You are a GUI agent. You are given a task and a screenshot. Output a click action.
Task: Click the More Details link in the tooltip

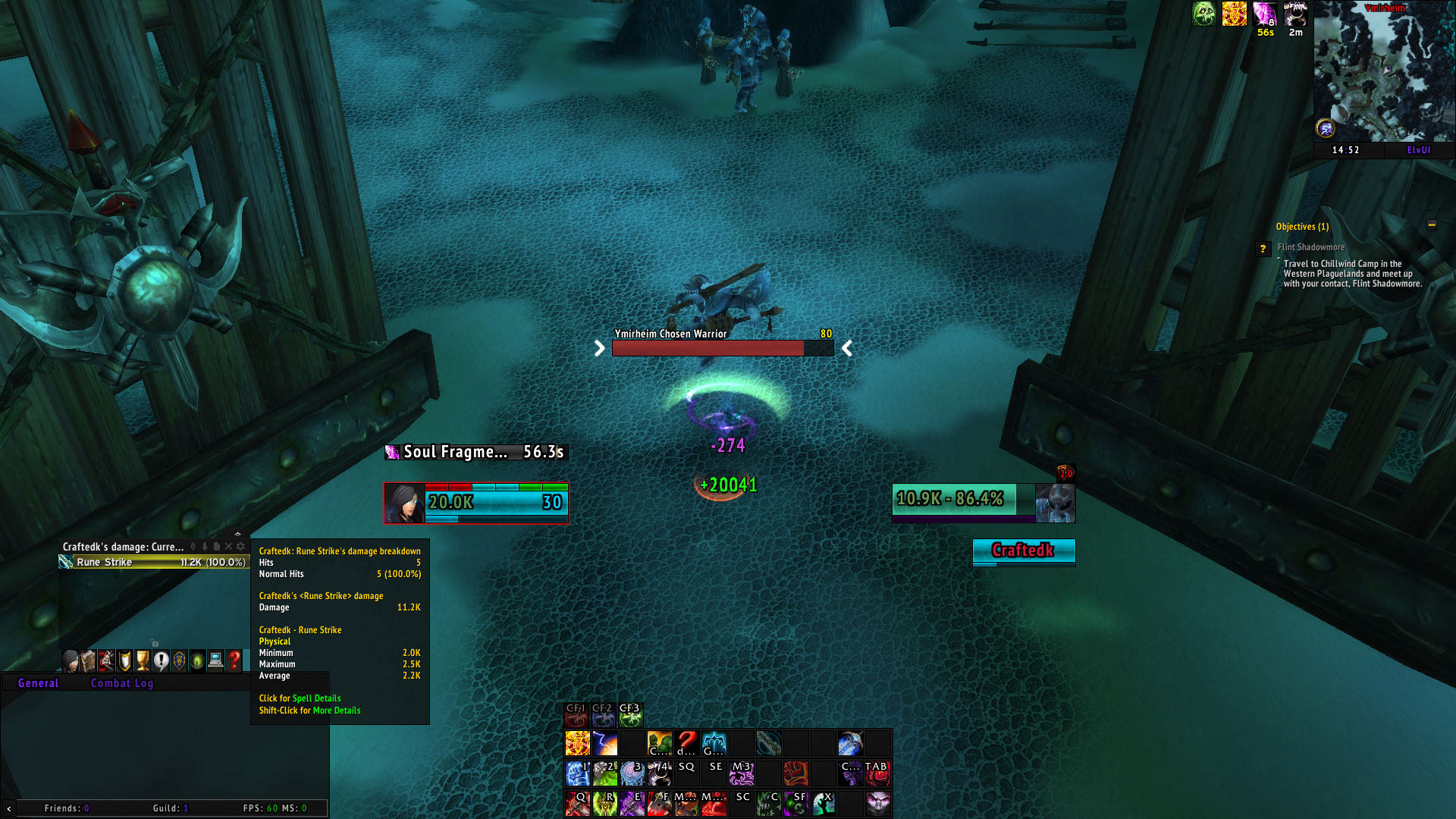pos(337,711)
